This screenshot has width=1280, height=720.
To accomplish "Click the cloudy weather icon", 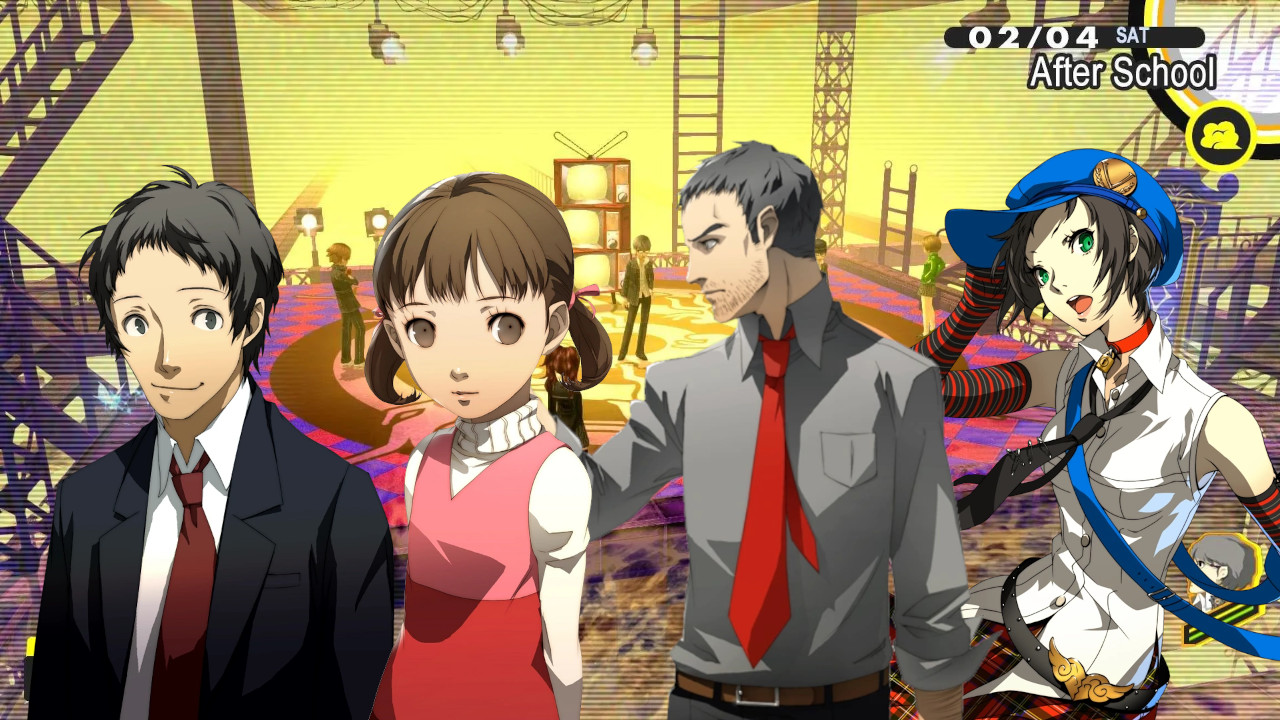I will pyautogui.click(x=1221, y=134).
